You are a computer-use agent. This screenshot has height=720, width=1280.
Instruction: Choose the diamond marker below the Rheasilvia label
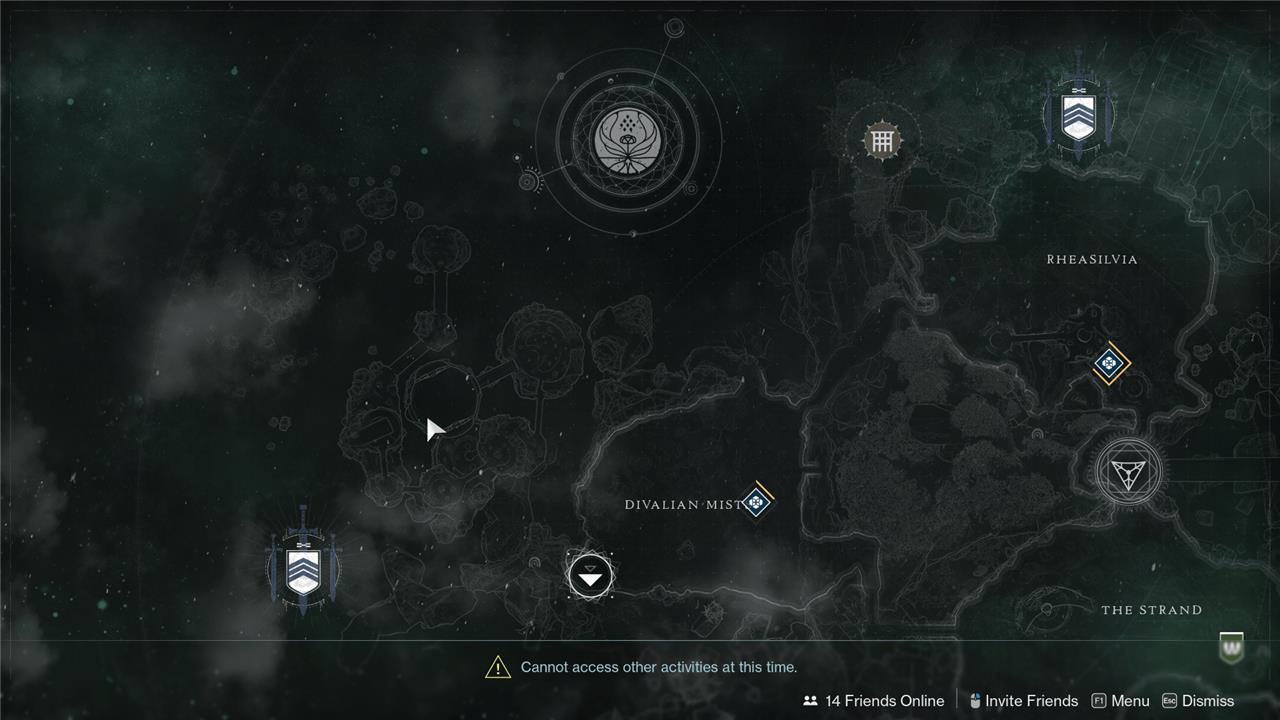1109,363
